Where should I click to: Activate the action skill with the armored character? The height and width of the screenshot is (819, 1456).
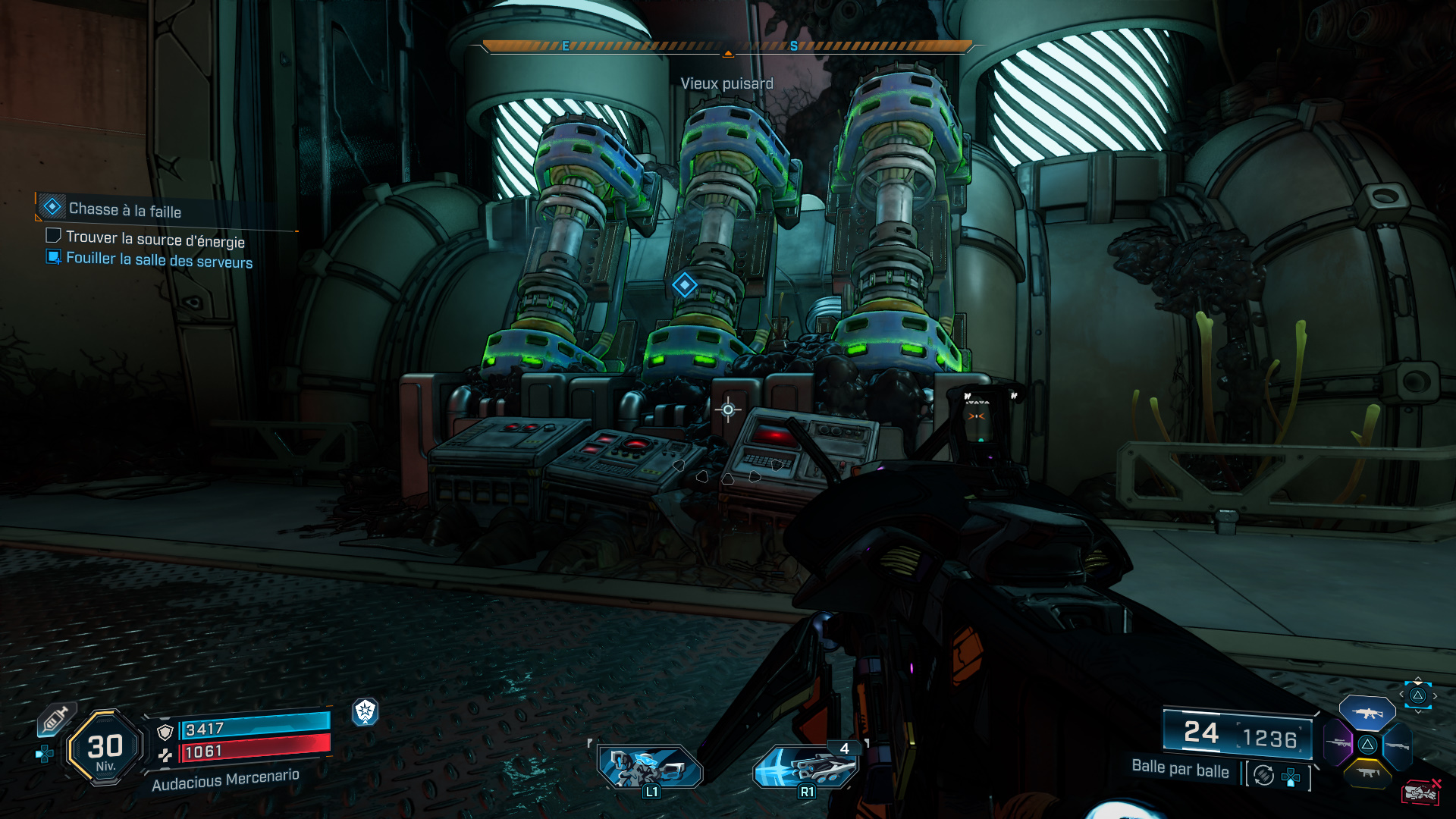650,767
